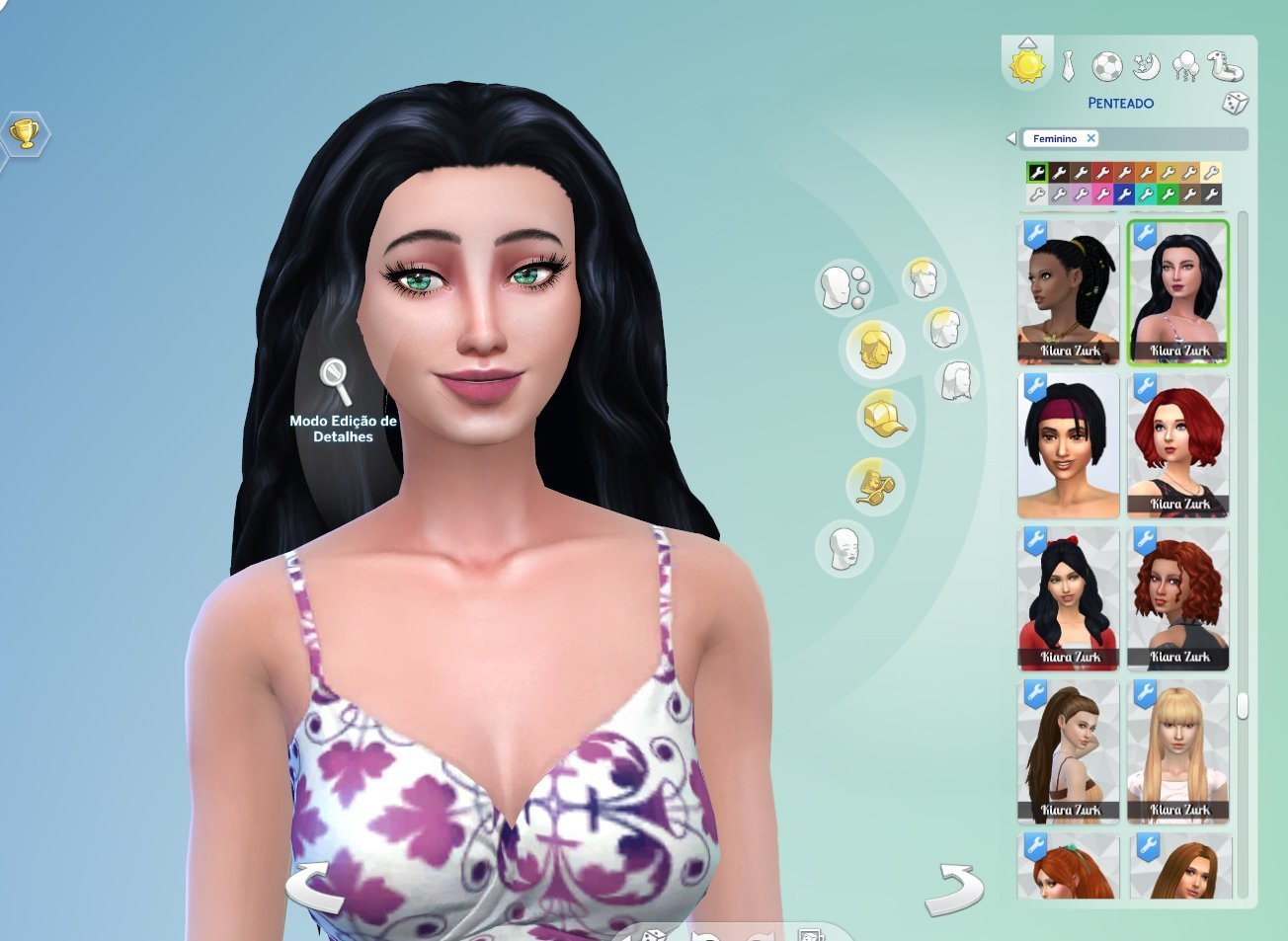
Task: Pick the pink hair color swatch
Action: 1102,195
